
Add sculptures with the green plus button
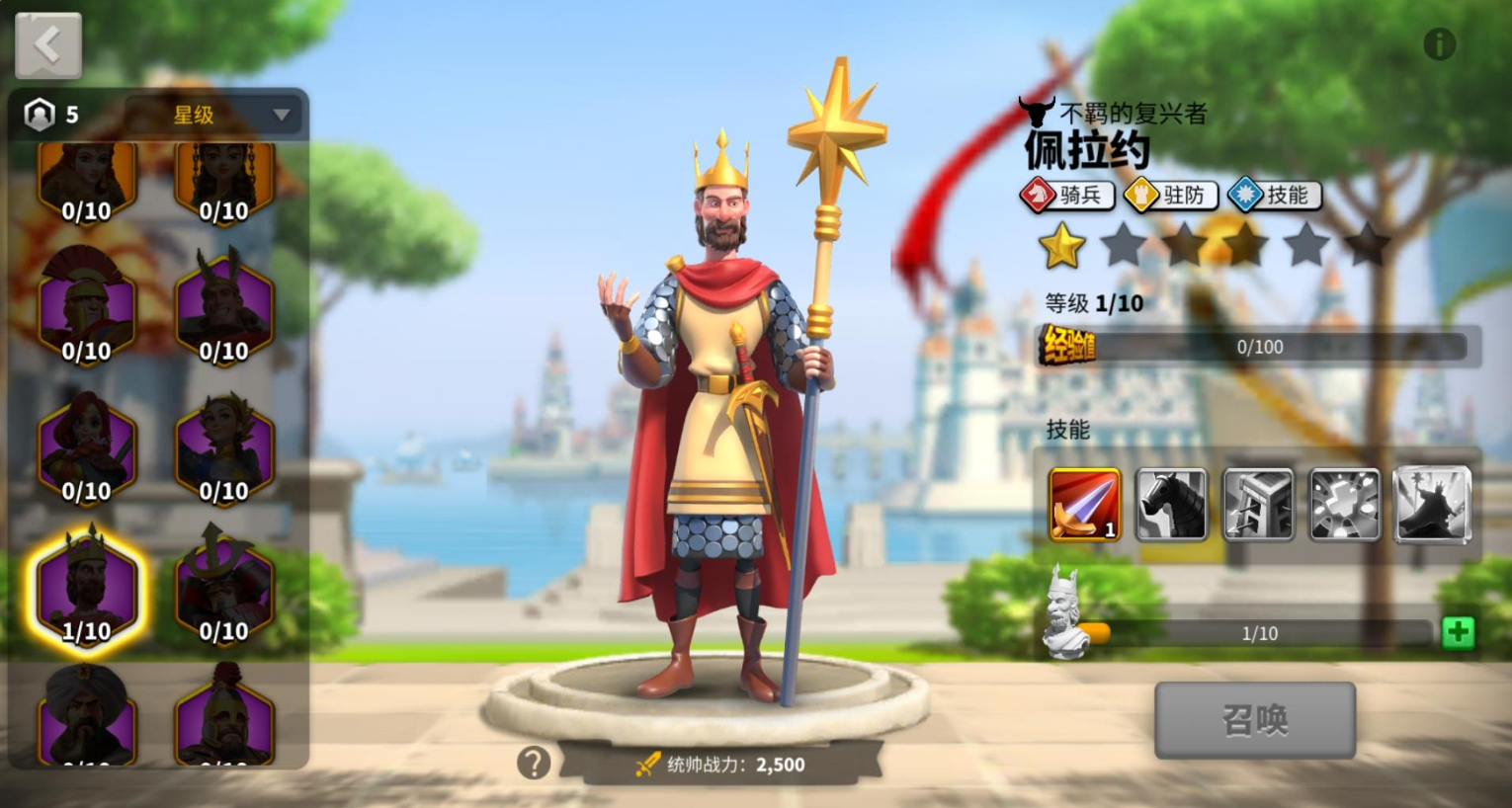(1458, 632)
